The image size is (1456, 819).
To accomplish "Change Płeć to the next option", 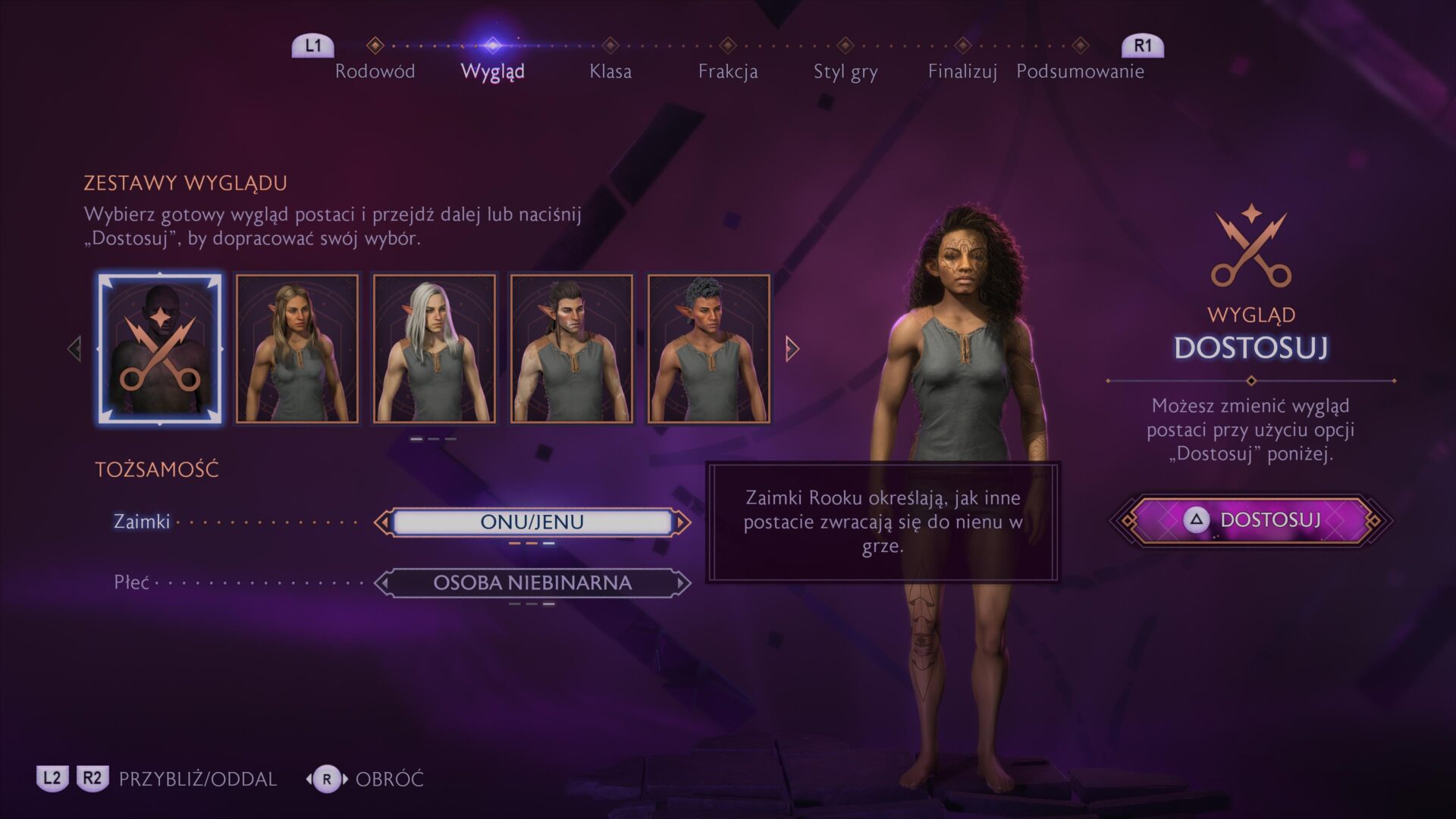I will tap(682, 582).
